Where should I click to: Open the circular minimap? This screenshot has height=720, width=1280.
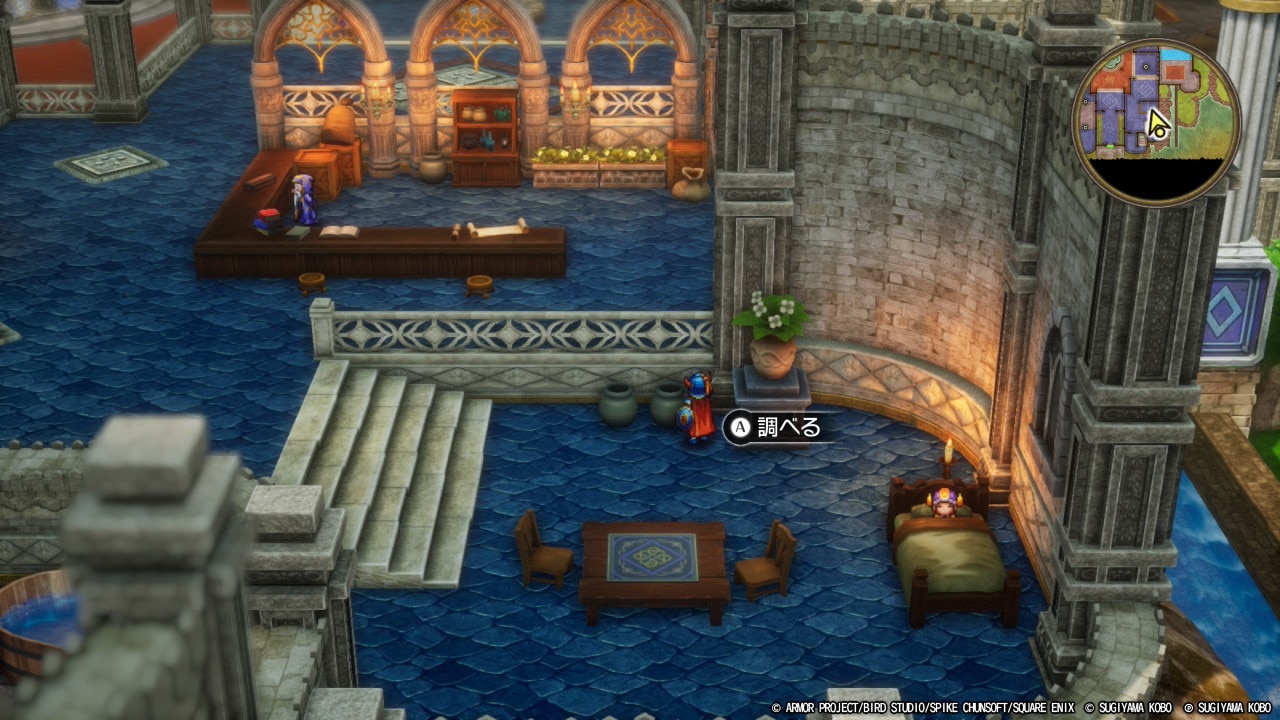(x=1156, y=122)
